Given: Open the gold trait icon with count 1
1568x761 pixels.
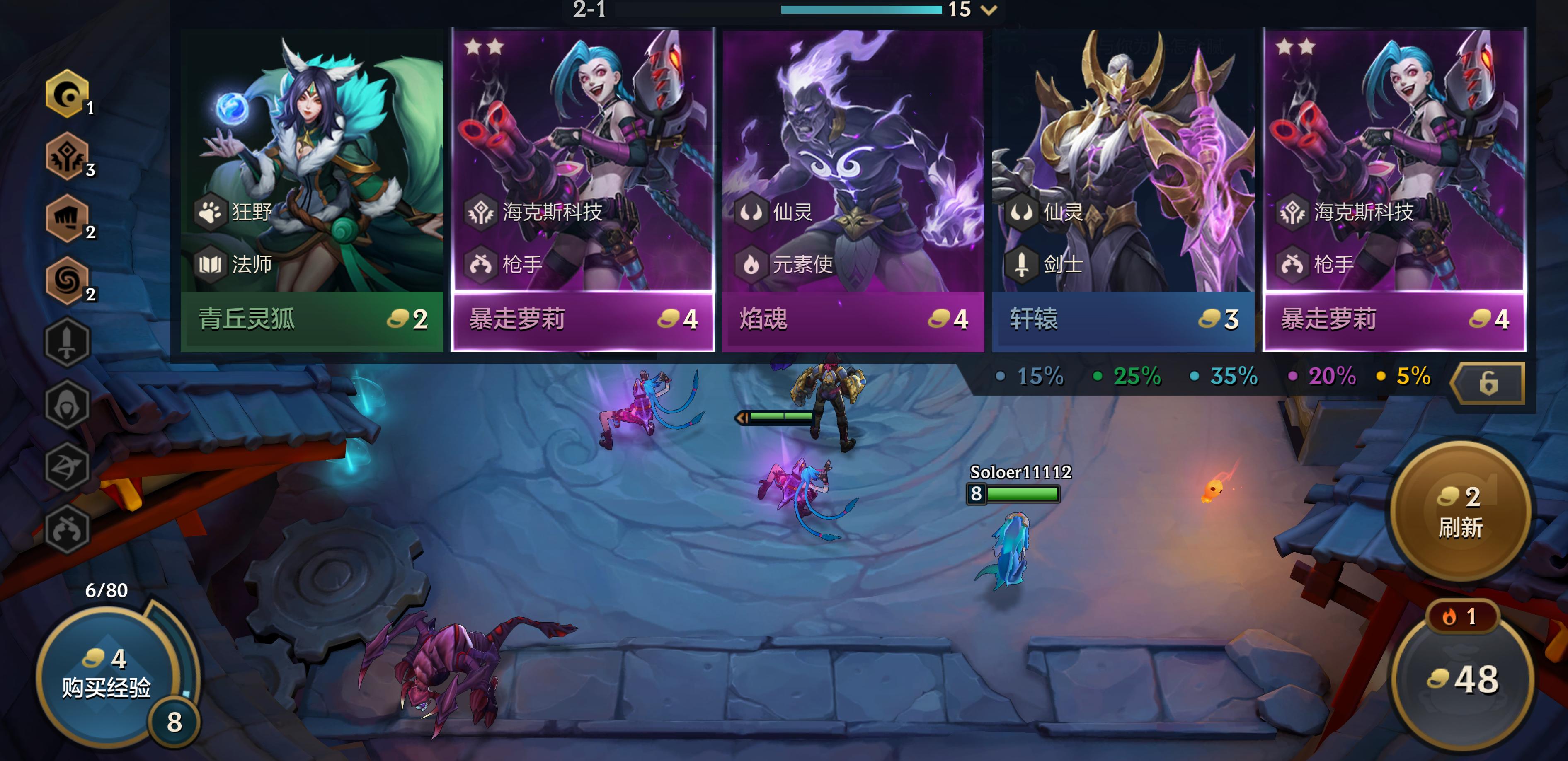Looking at the screenshot, I should coord(67,94).
